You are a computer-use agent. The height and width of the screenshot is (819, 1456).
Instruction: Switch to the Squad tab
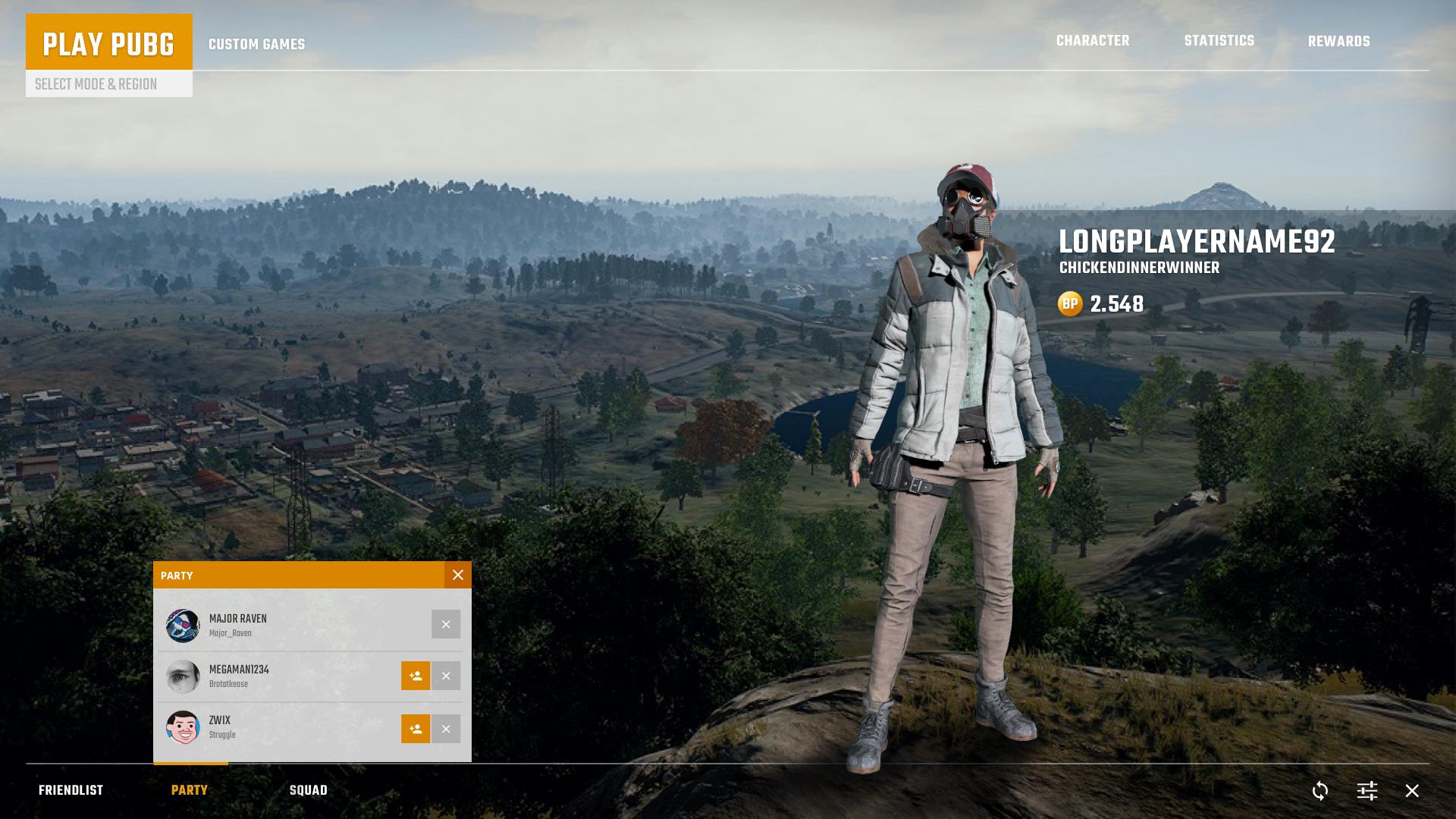tap(309, 789)
